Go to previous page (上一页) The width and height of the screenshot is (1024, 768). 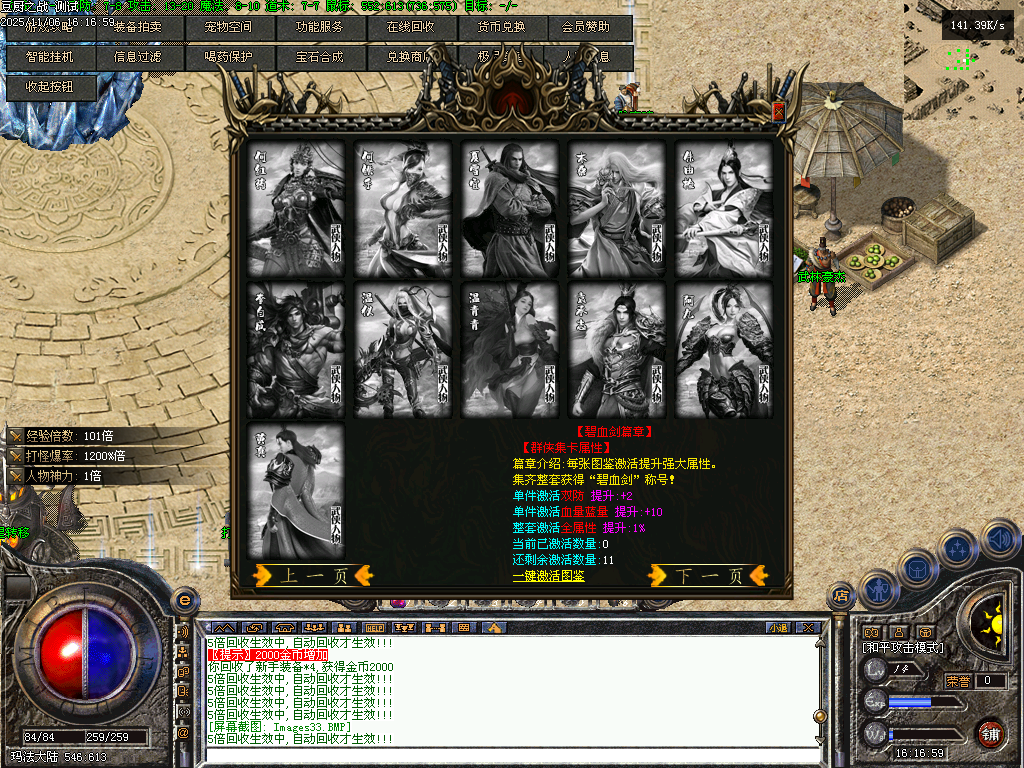click(313, 575)
